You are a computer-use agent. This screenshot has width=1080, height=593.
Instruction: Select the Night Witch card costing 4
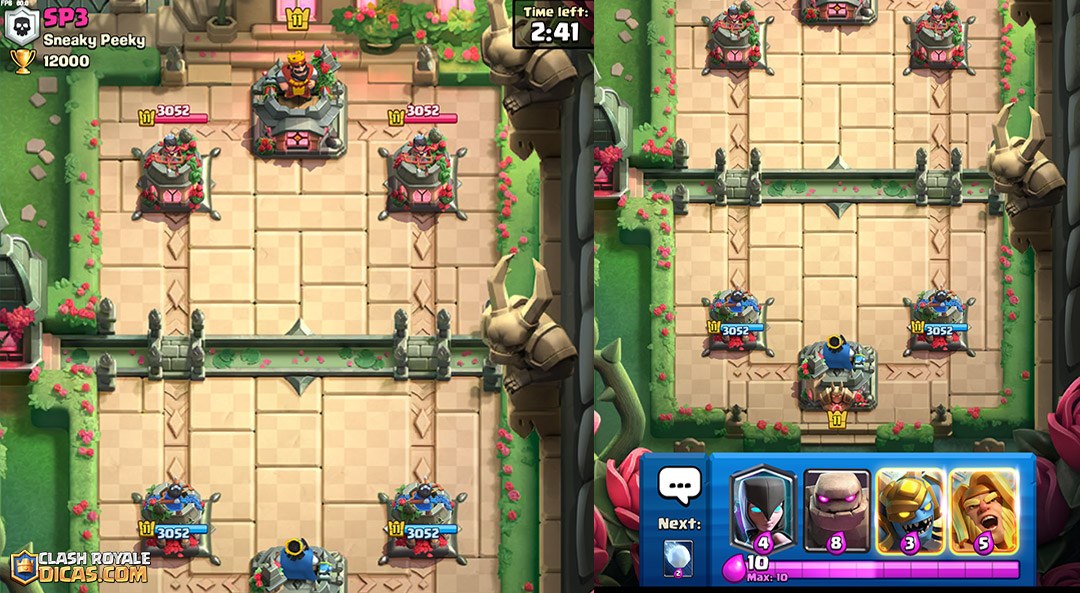tap(763, 509)
